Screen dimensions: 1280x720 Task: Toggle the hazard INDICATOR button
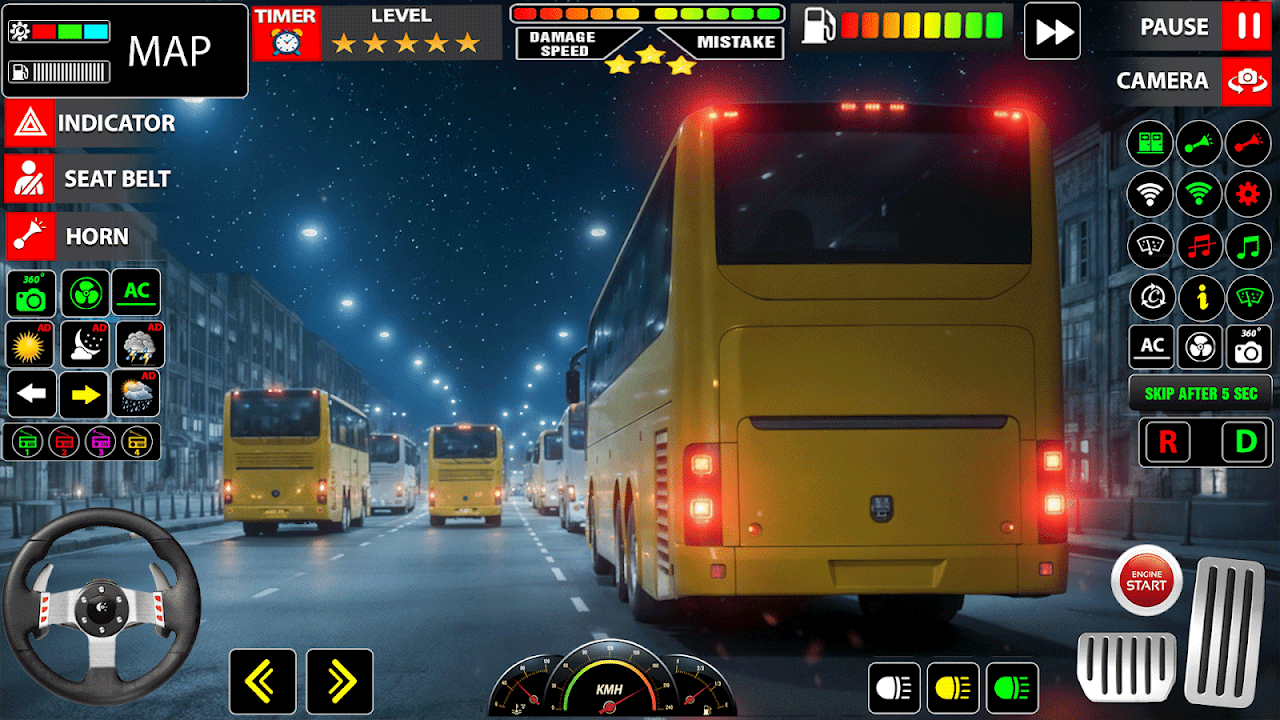pyautogui.click(x=29, y=123)
